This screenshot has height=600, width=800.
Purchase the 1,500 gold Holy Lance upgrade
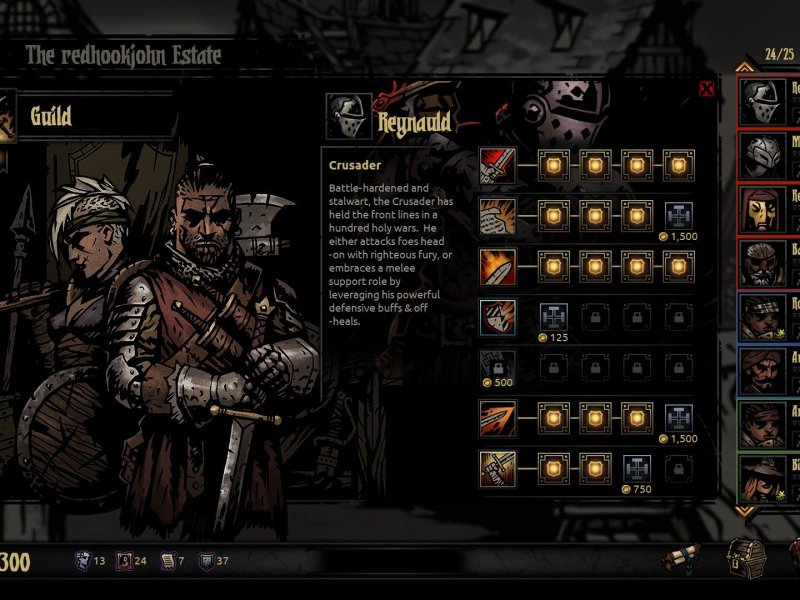pos(679,416)
